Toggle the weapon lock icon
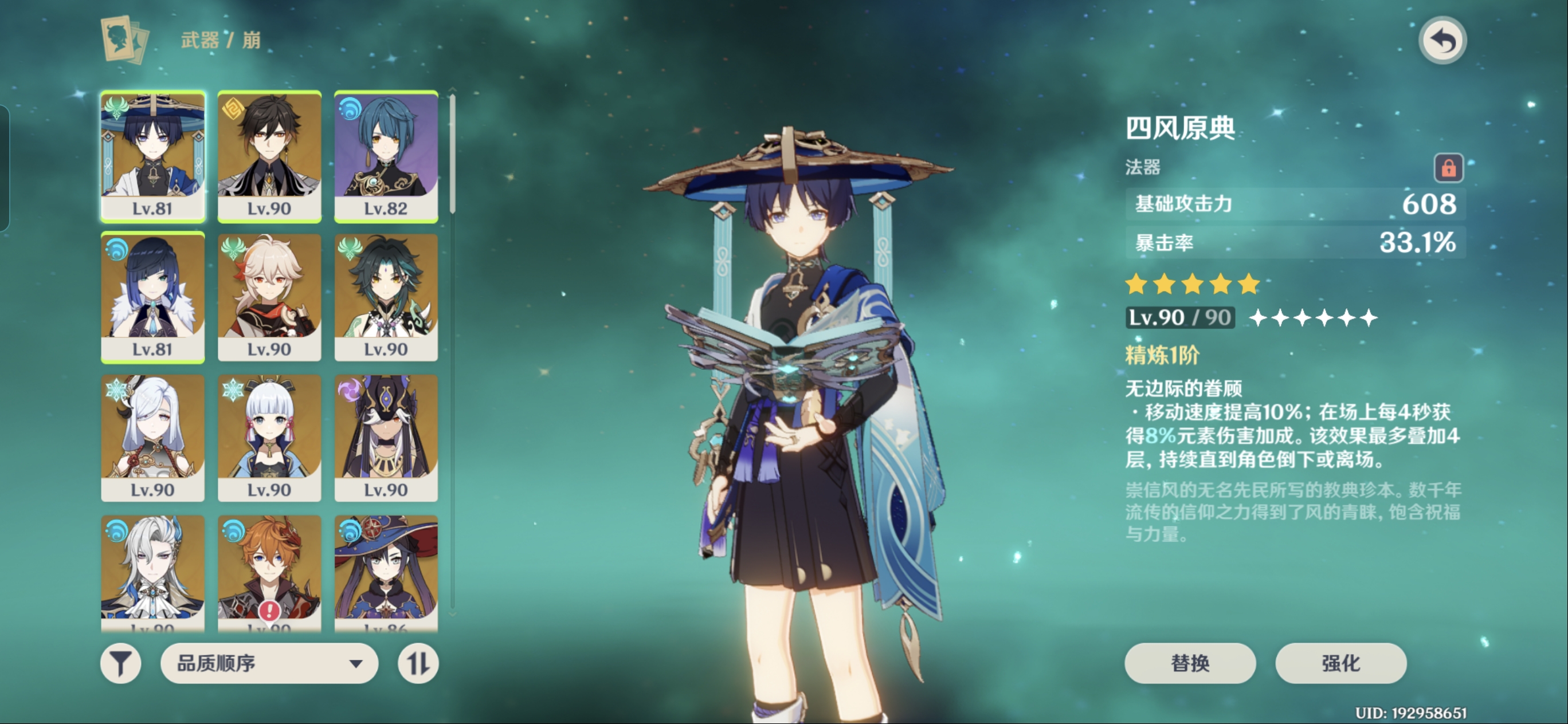This screenshot has height=724, width=1568. [x=1448, y=167]
